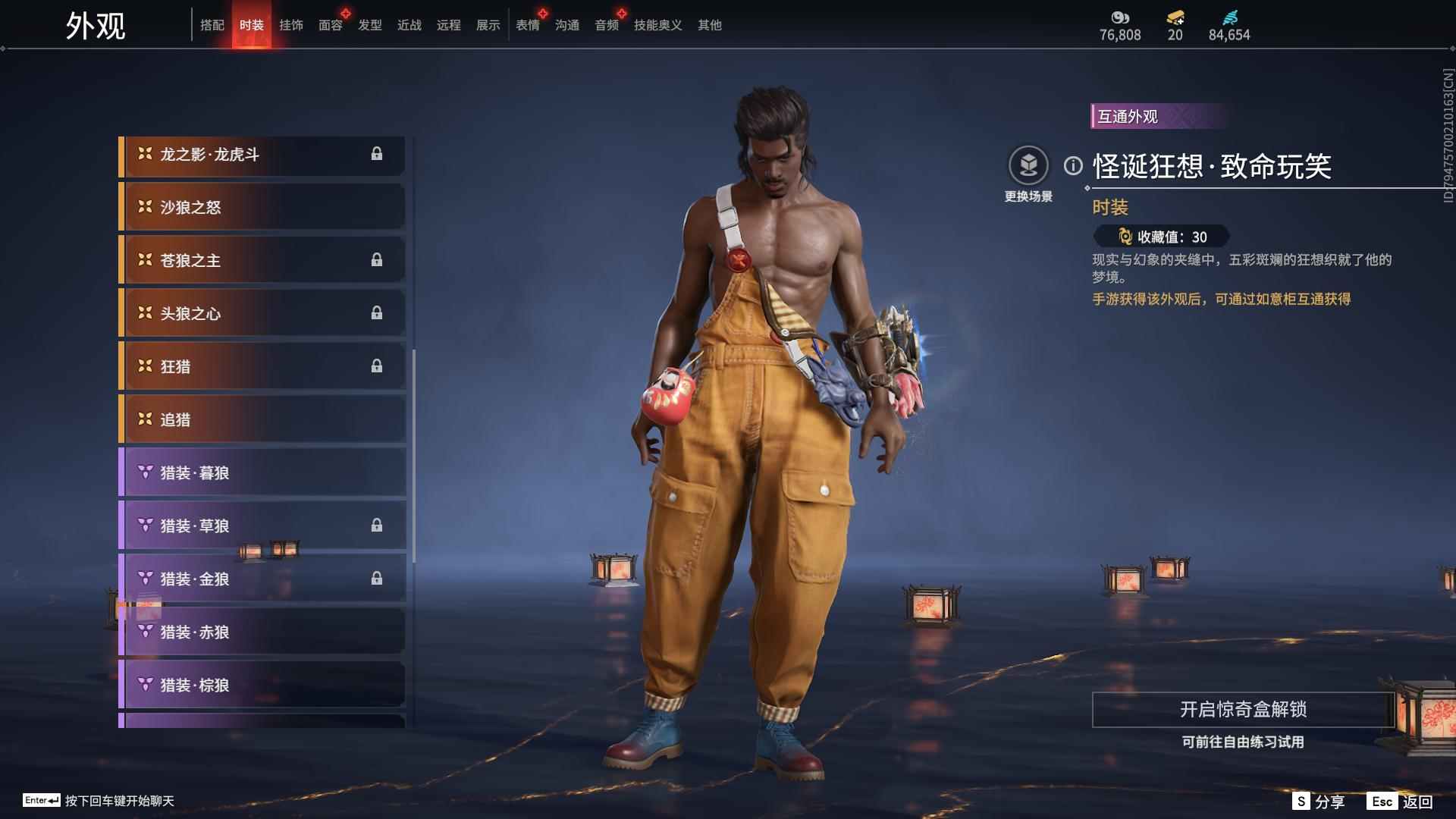Select the 面容 tab
The height and width of the screenshot is (819, 1456).
click(331, 25)
